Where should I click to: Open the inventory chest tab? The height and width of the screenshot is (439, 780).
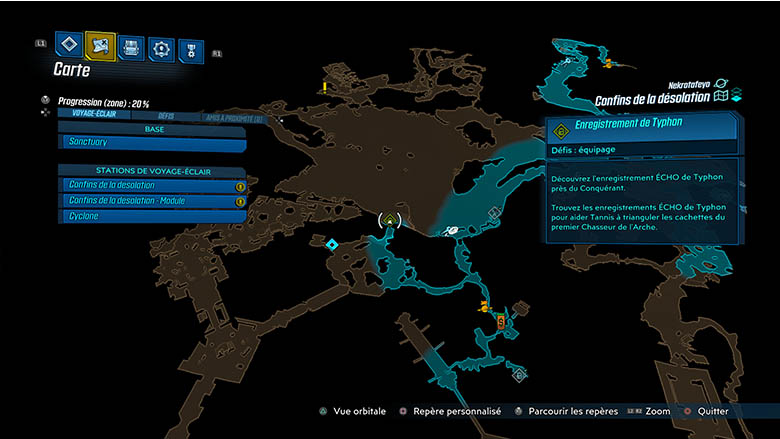point(132,47)
